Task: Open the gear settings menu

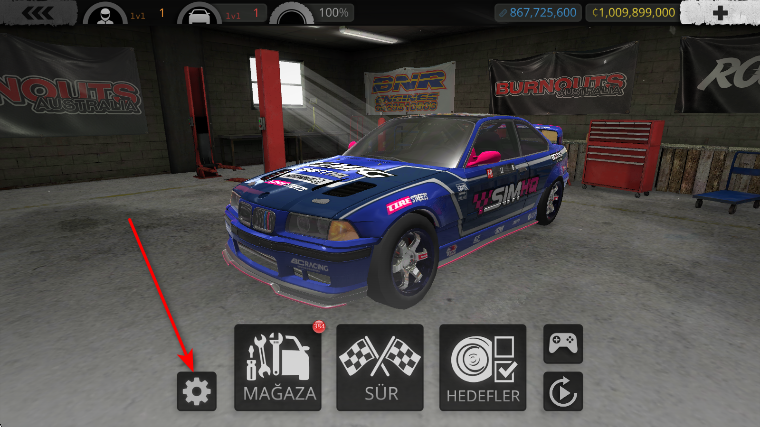Action: pyautogui.click(x=196, y=391)
